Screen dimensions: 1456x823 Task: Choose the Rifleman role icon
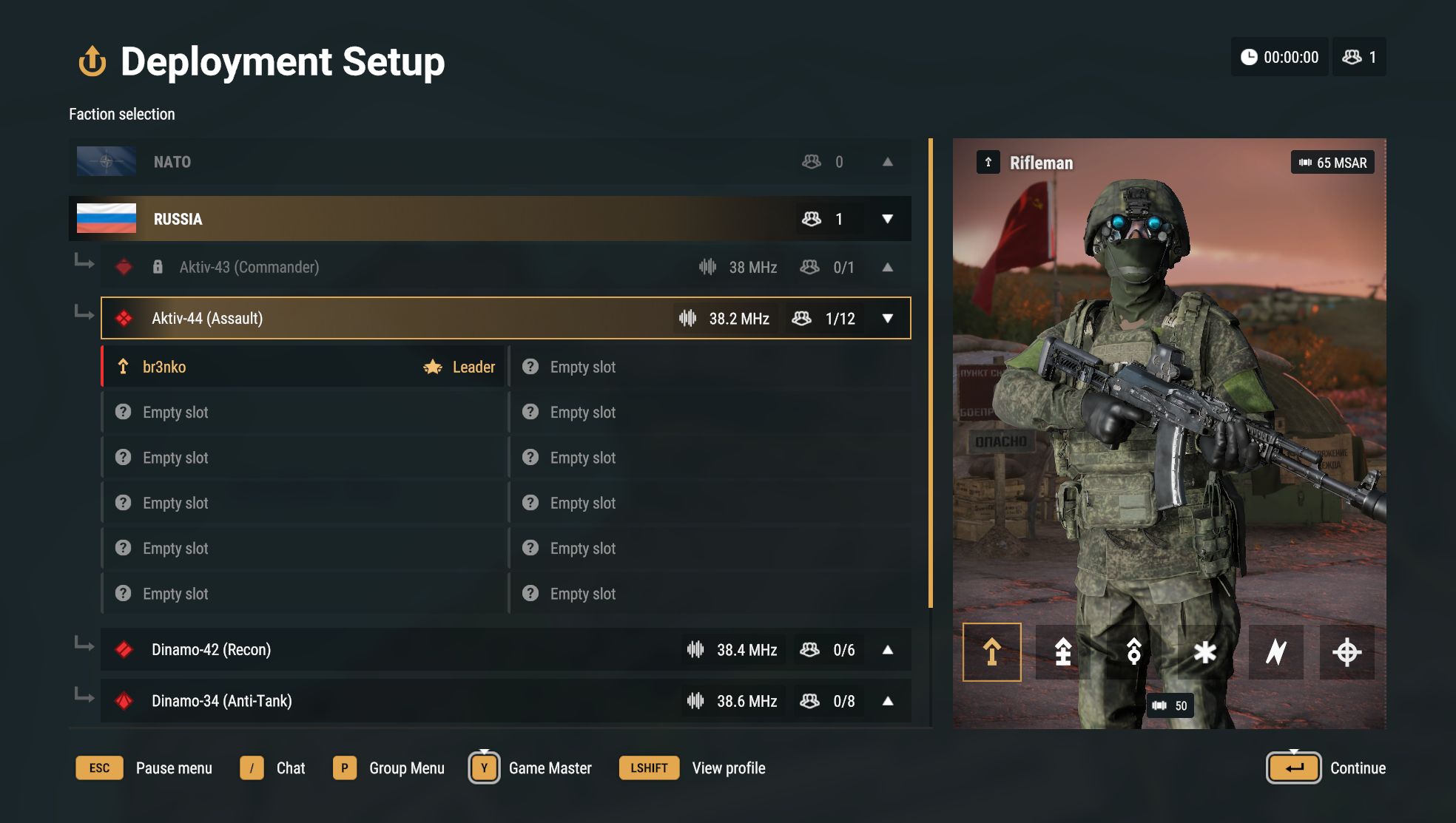click(x=991, y=652)
